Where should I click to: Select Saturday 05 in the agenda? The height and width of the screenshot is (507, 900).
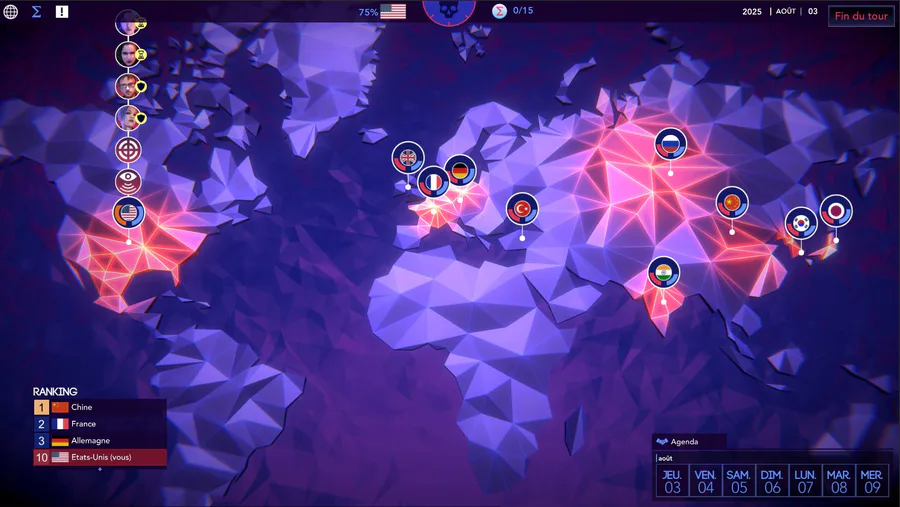pyautogui.click(x=739, y=481)
